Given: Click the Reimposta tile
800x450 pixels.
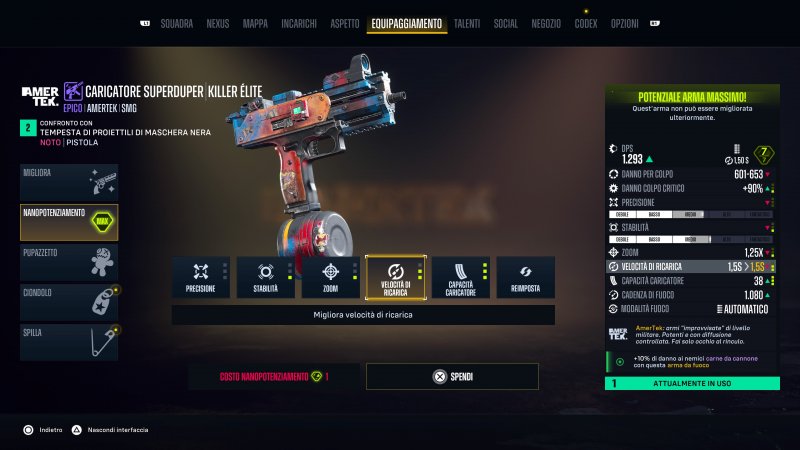Looking at the screenshot, I should [525, 277].
